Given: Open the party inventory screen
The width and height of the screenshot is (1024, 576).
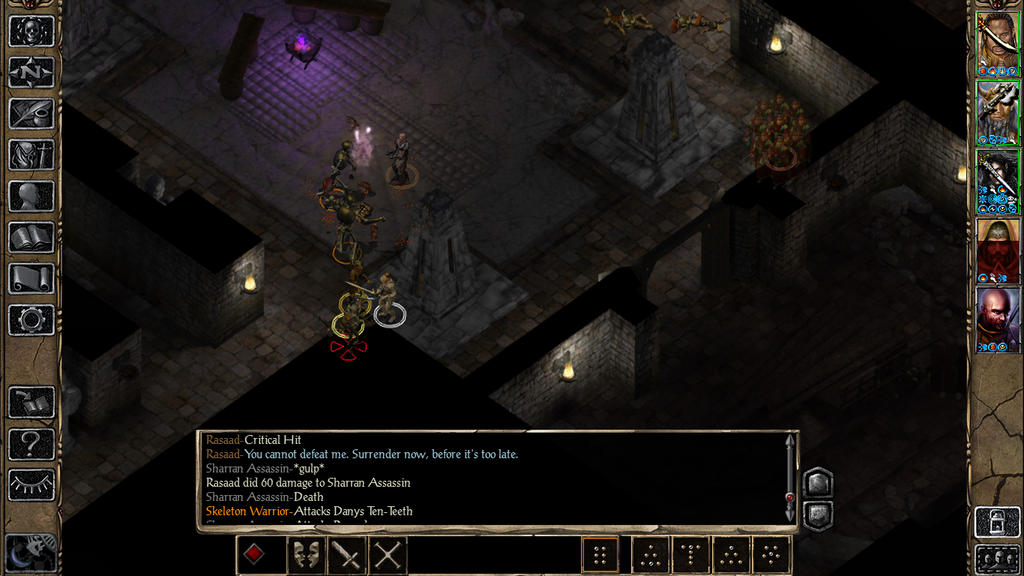Looking at the screenshot, I should pyautogui.click(x=31, y=155).
